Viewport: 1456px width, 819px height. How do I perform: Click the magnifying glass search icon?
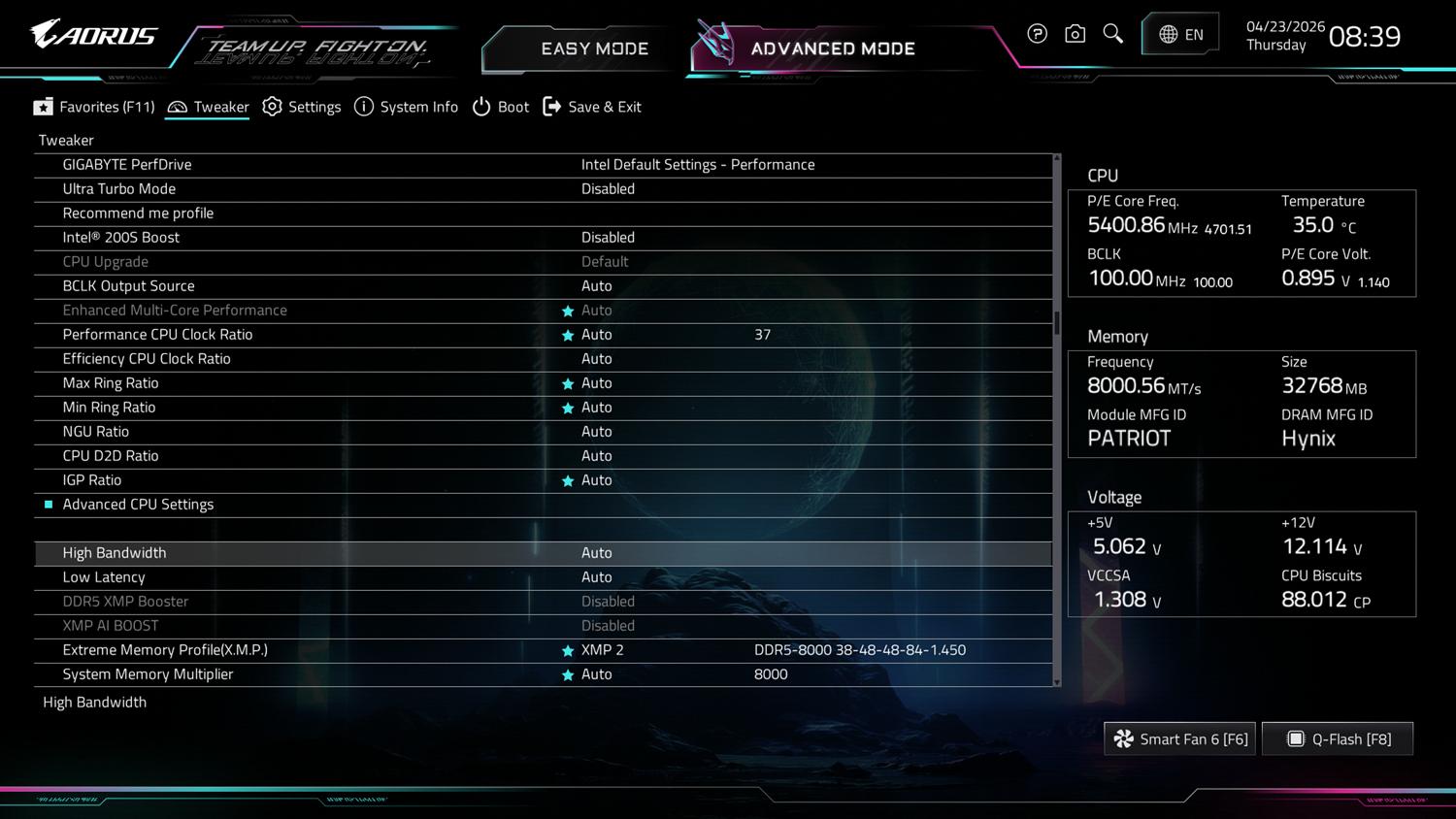pyautogui.click(x=1113, y=35)
